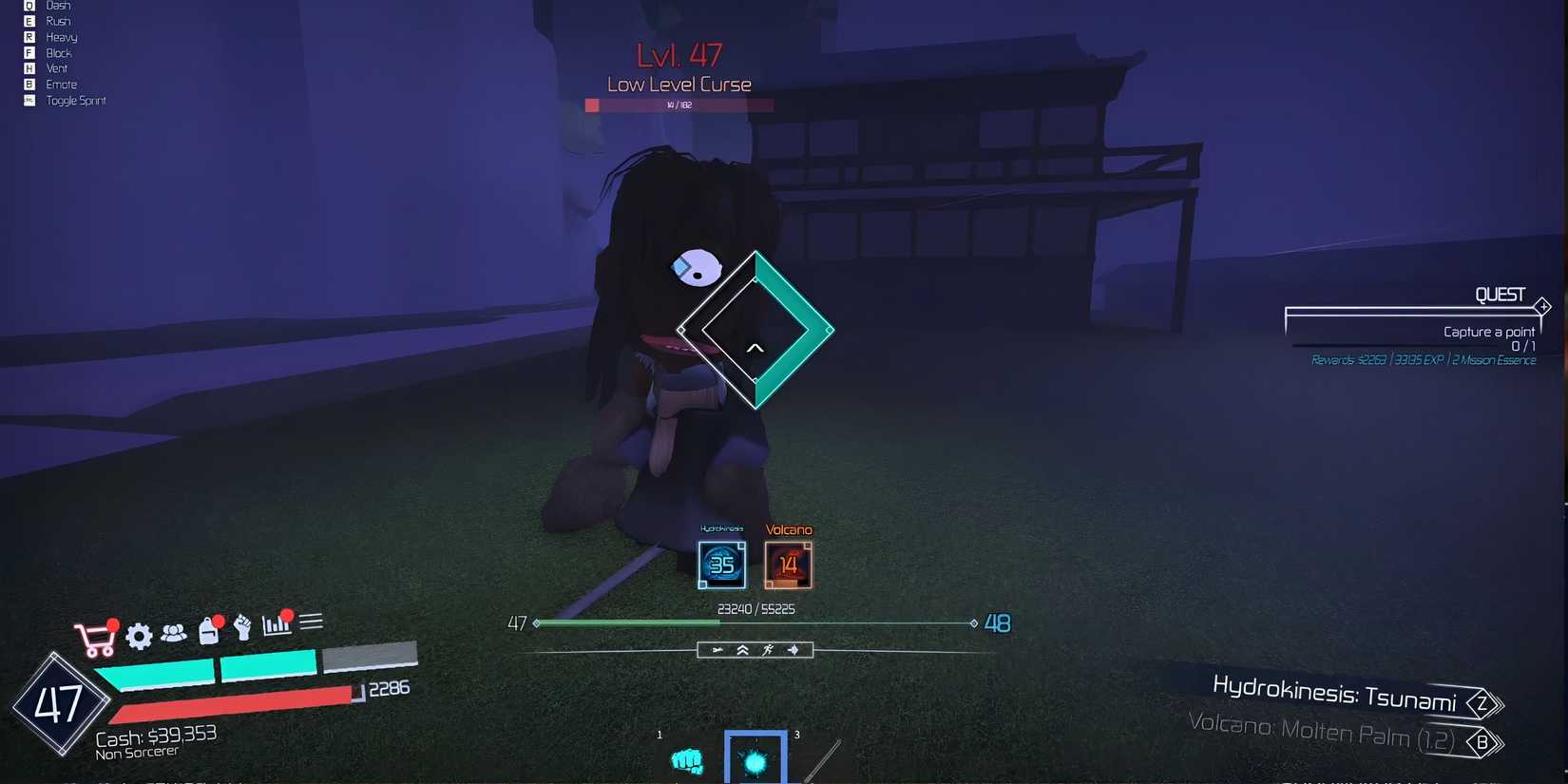Screen dimensions: 1568x784
Task: Select the Vent keybind entry
Action: click(x=55, y=67)
